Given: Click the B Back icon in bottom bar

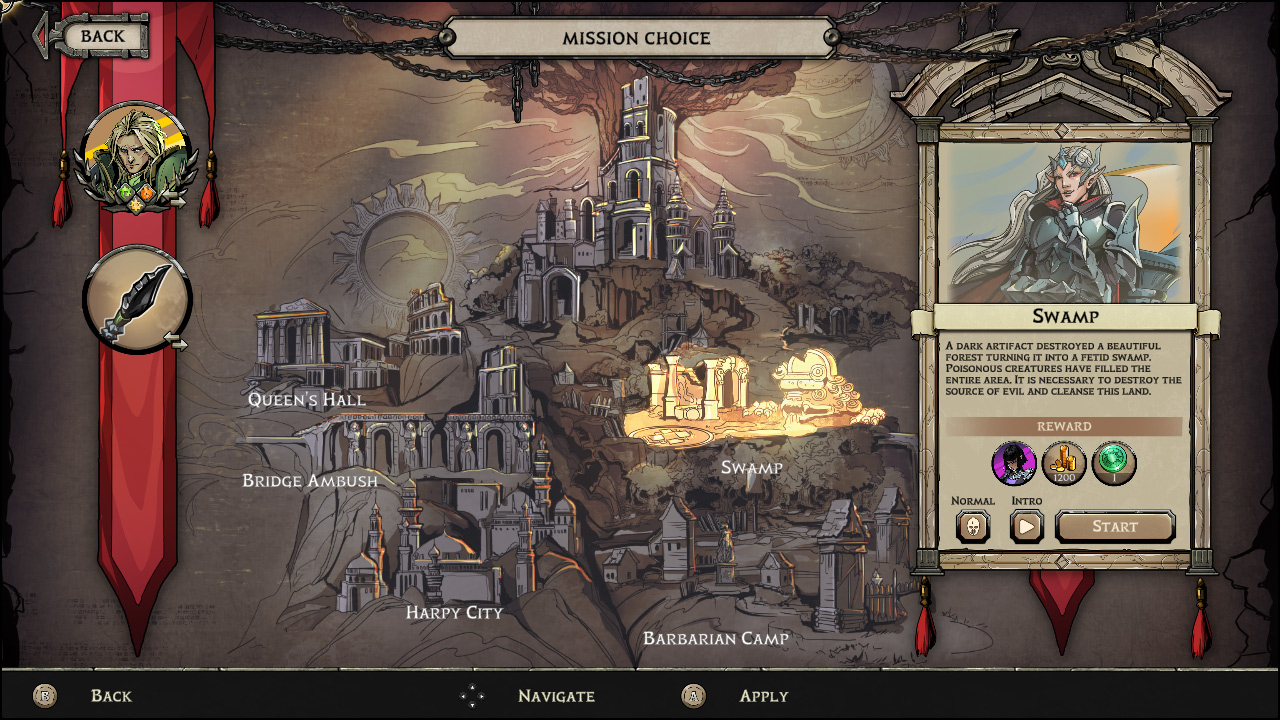Looking at the screenshot, I should pyautogui.click(x=45, y=695).
